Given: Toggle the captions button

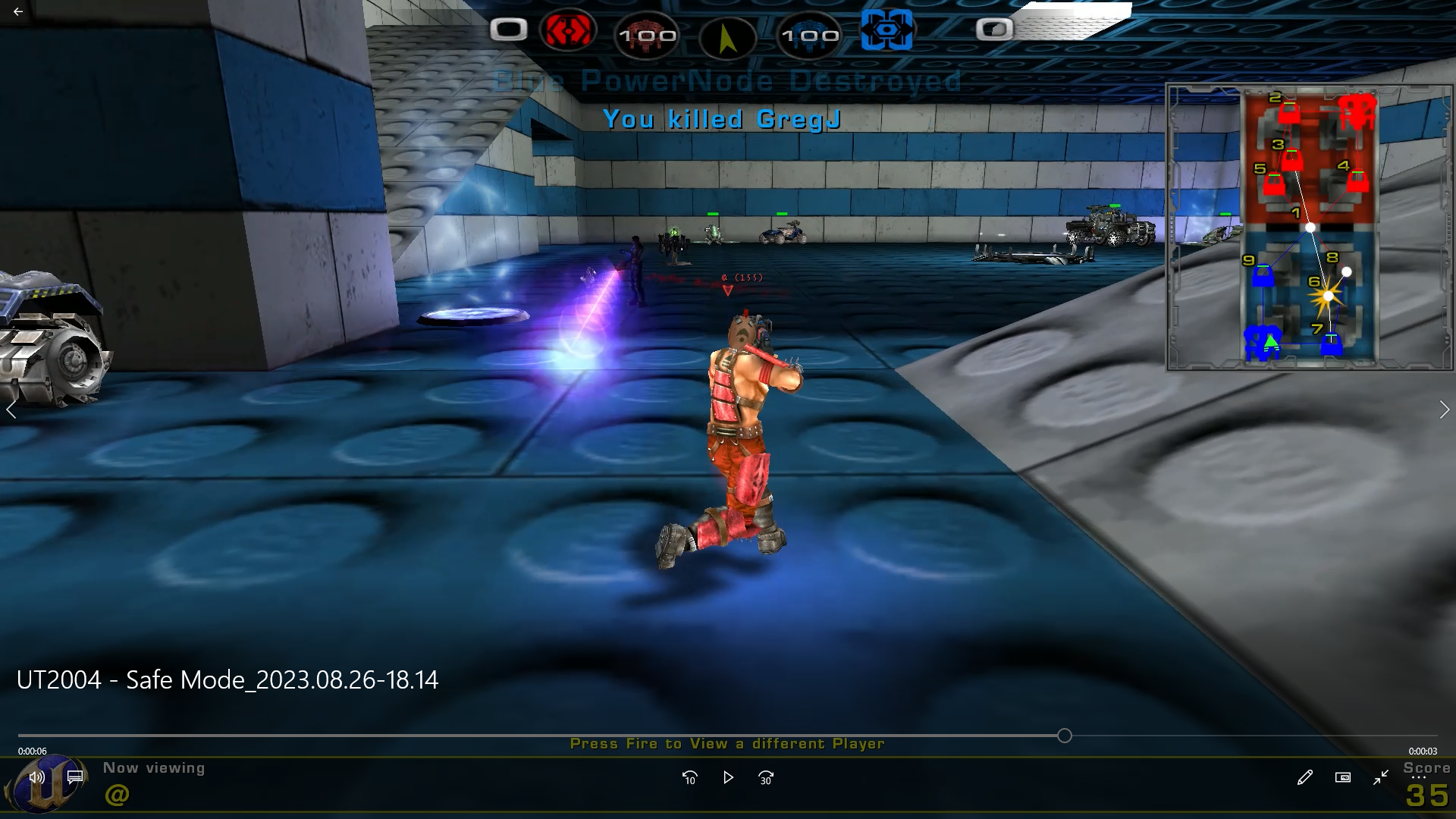Looking at the screenshot, I should click(75, 777).
